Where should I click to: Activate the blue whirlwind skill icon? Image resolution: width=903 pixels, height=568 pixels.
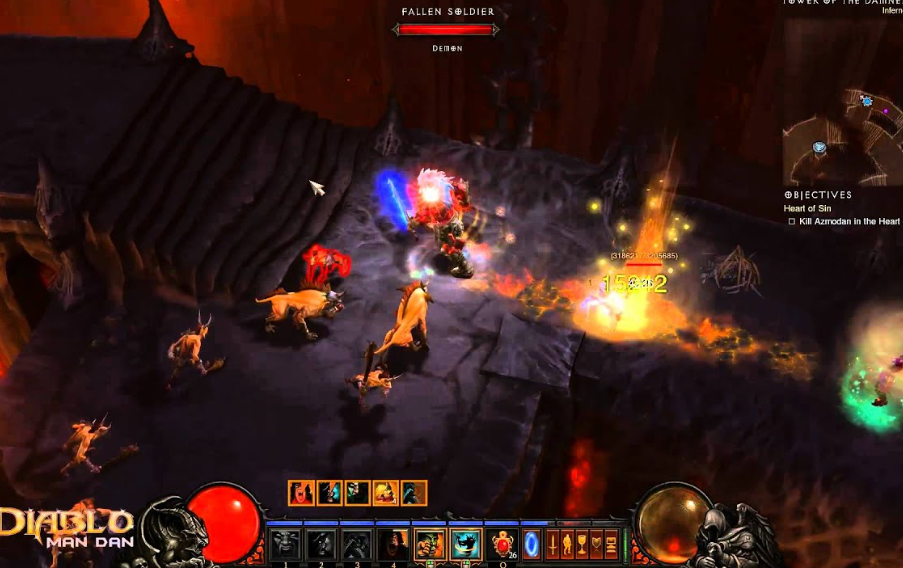pyautogui.click(x=465, y=545)
